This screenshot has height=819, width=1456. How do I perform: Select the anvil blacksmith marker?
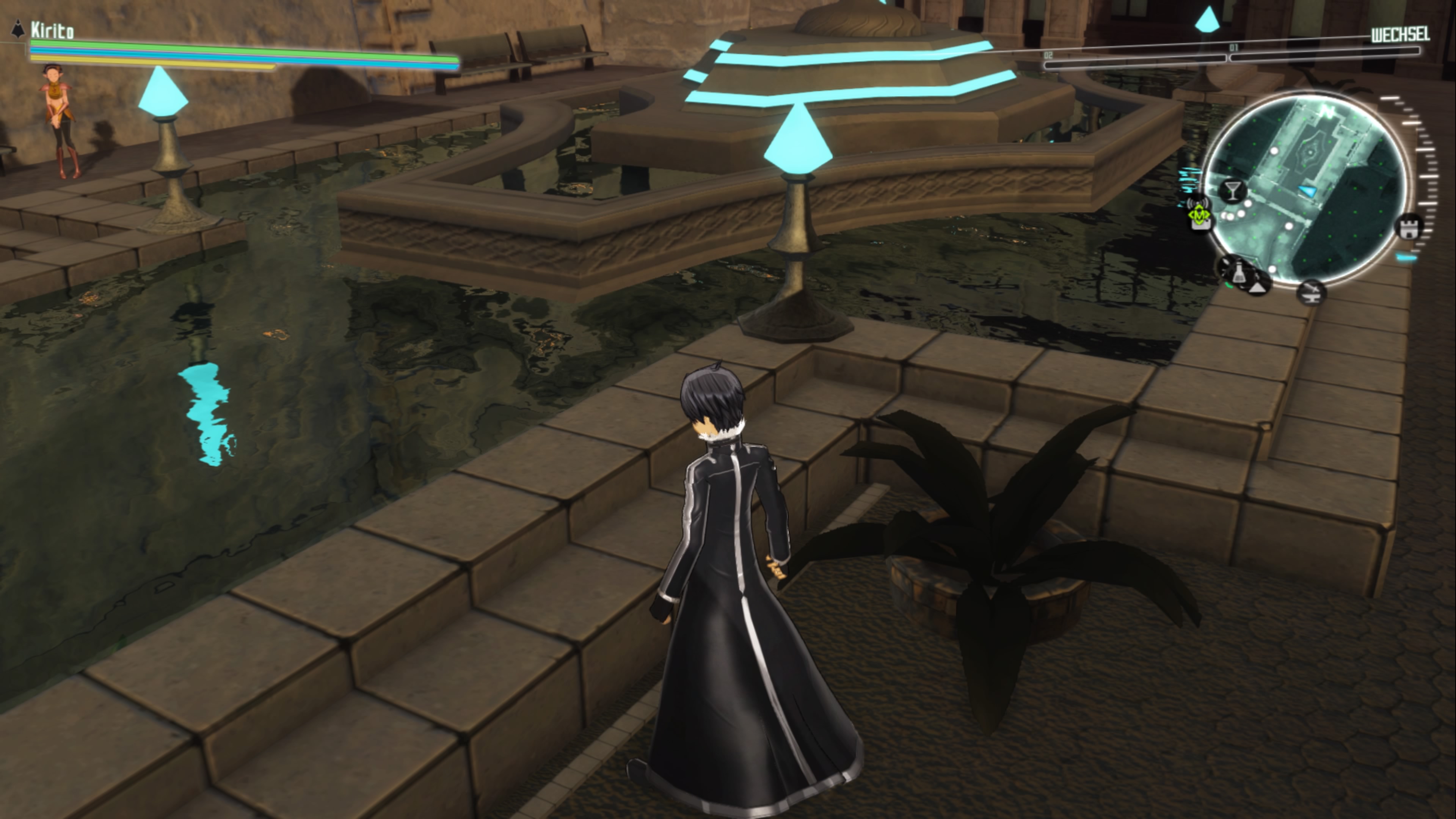tap(1312, 292)
